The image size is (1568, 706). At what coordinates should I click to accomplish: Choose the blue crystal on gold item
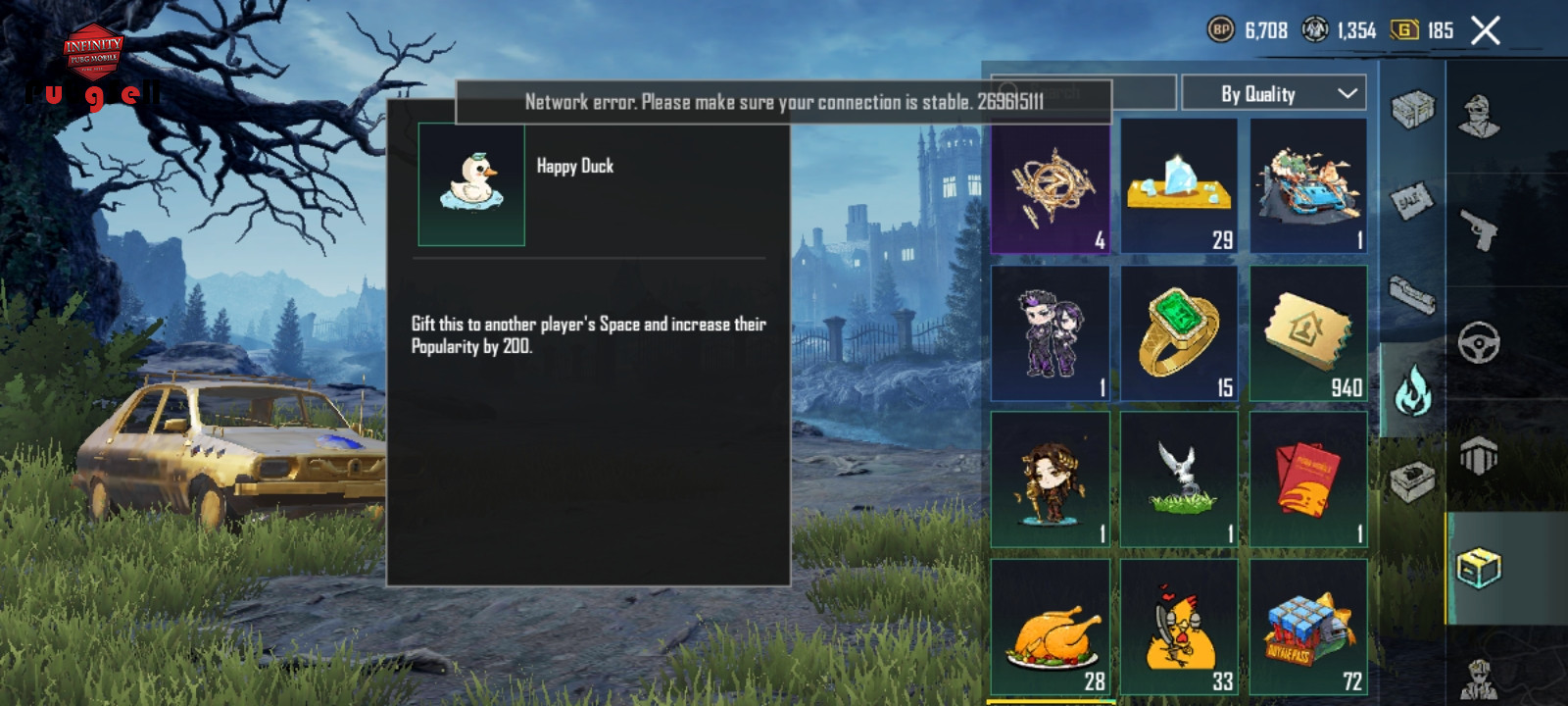coord(1179,186)
